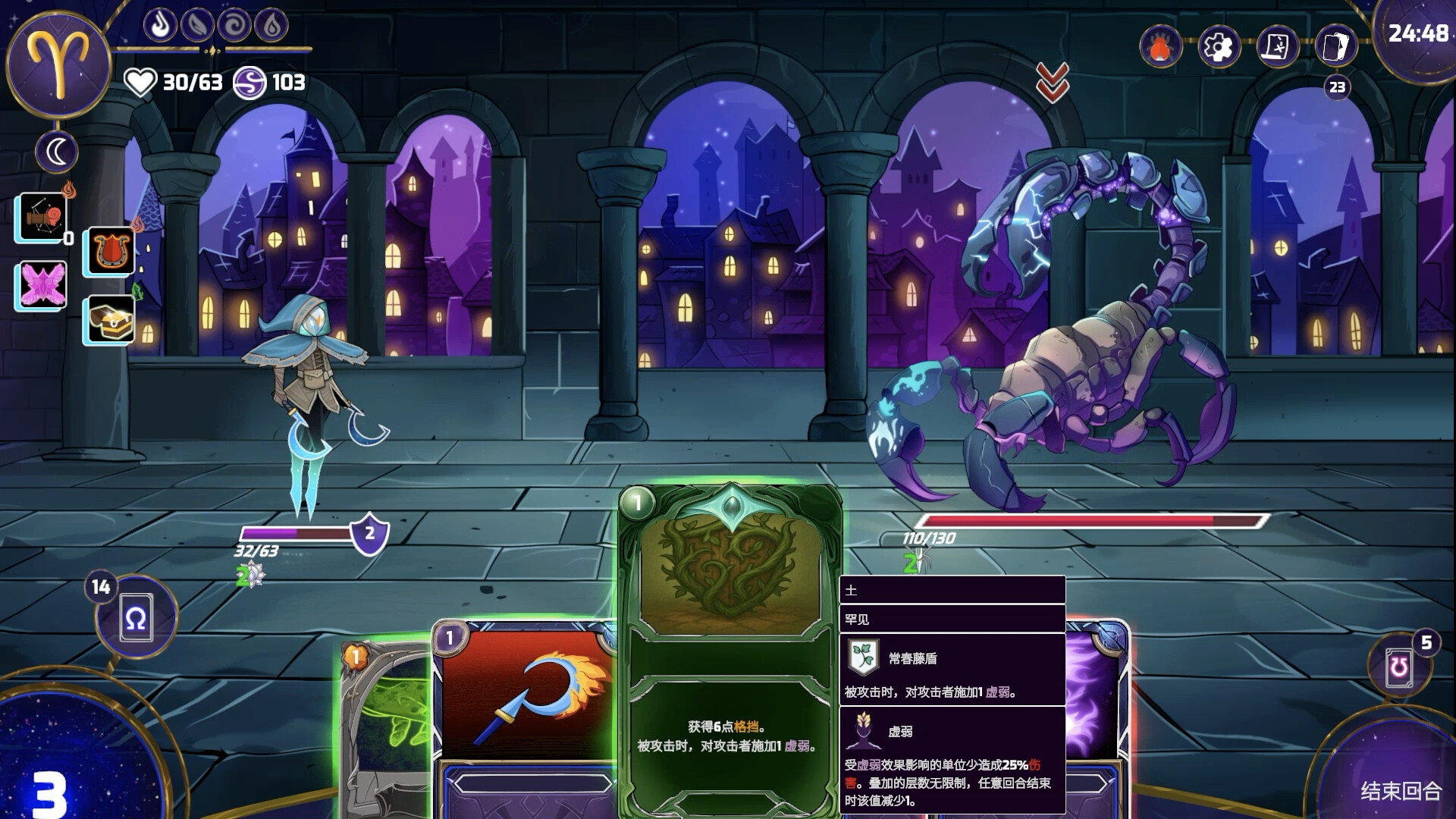
Task: Select the water drop element icon
Action: pos(271,26)
